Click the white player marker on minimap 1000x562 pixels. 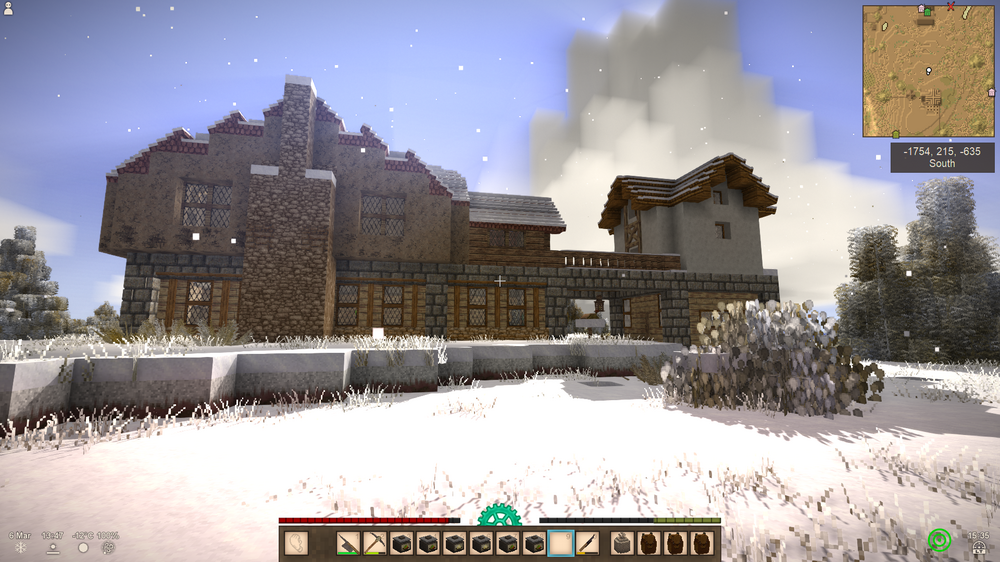point(929,71)
